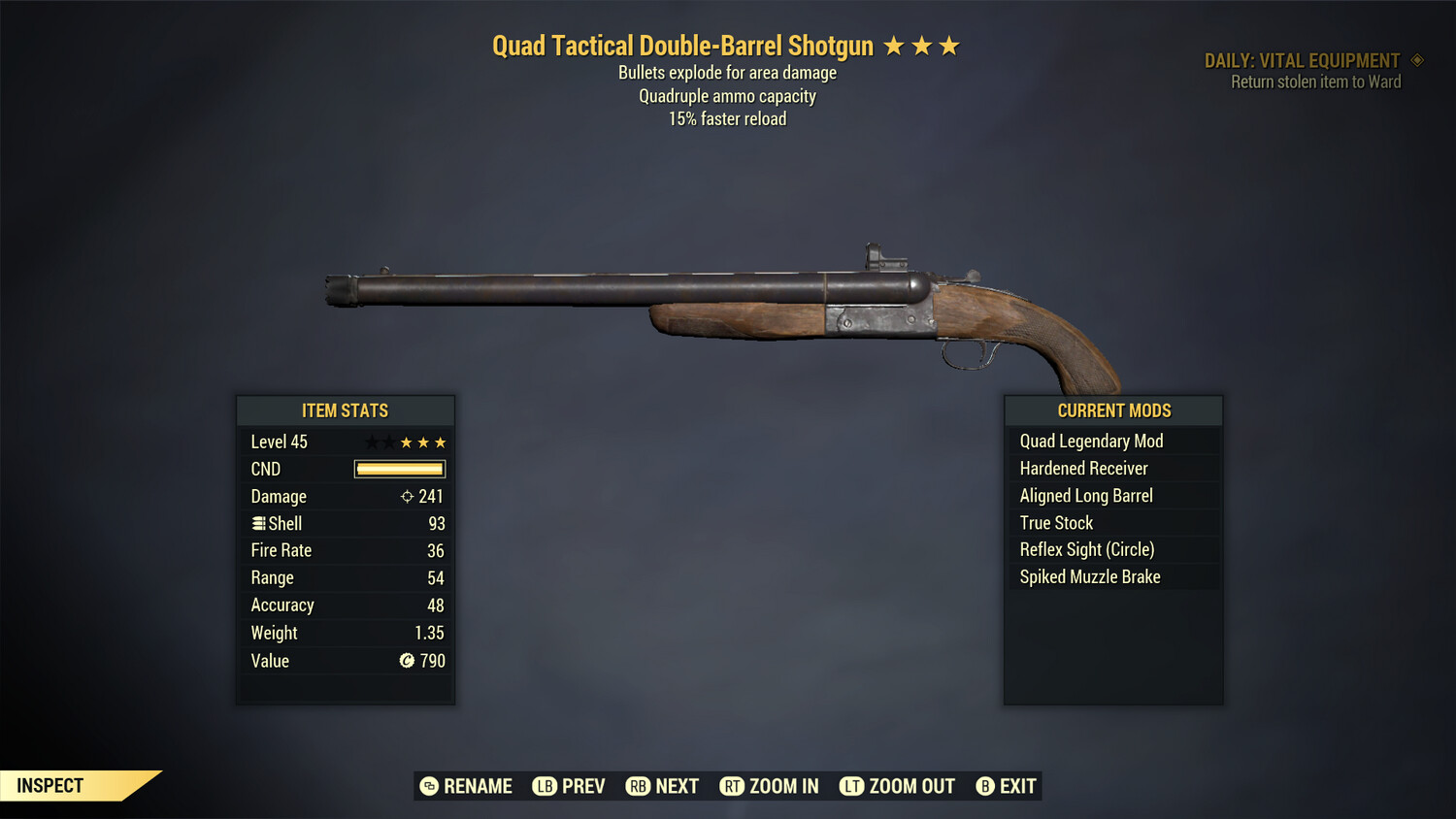Click the RENAME button
This screenshot has width=1456, height=819.
477,786
